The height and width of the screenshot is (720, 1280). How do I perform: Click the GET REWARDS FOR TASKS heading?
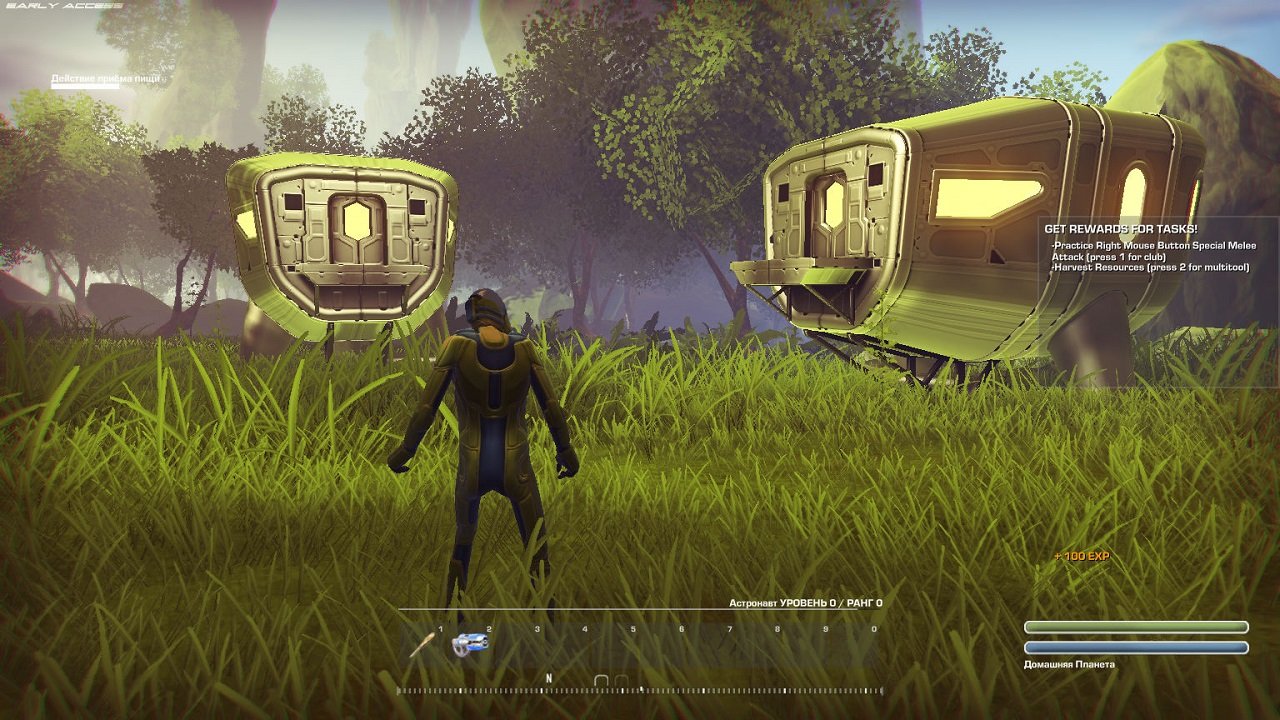(x=1120, y=227)
